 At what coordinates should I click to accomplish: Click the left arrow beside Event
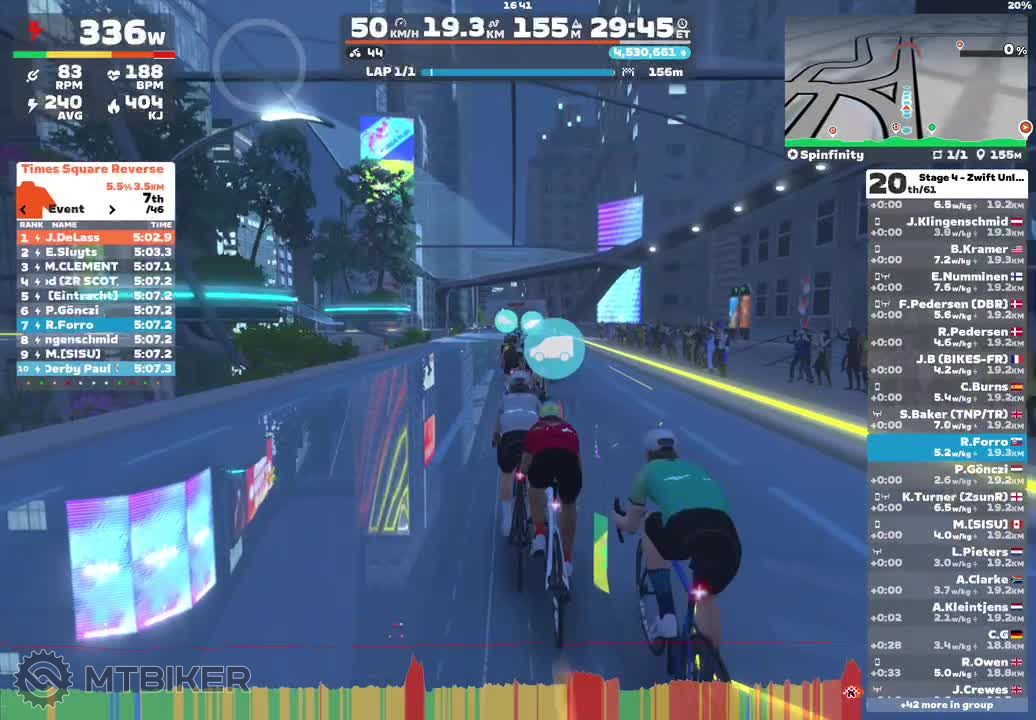click(23, 210)
